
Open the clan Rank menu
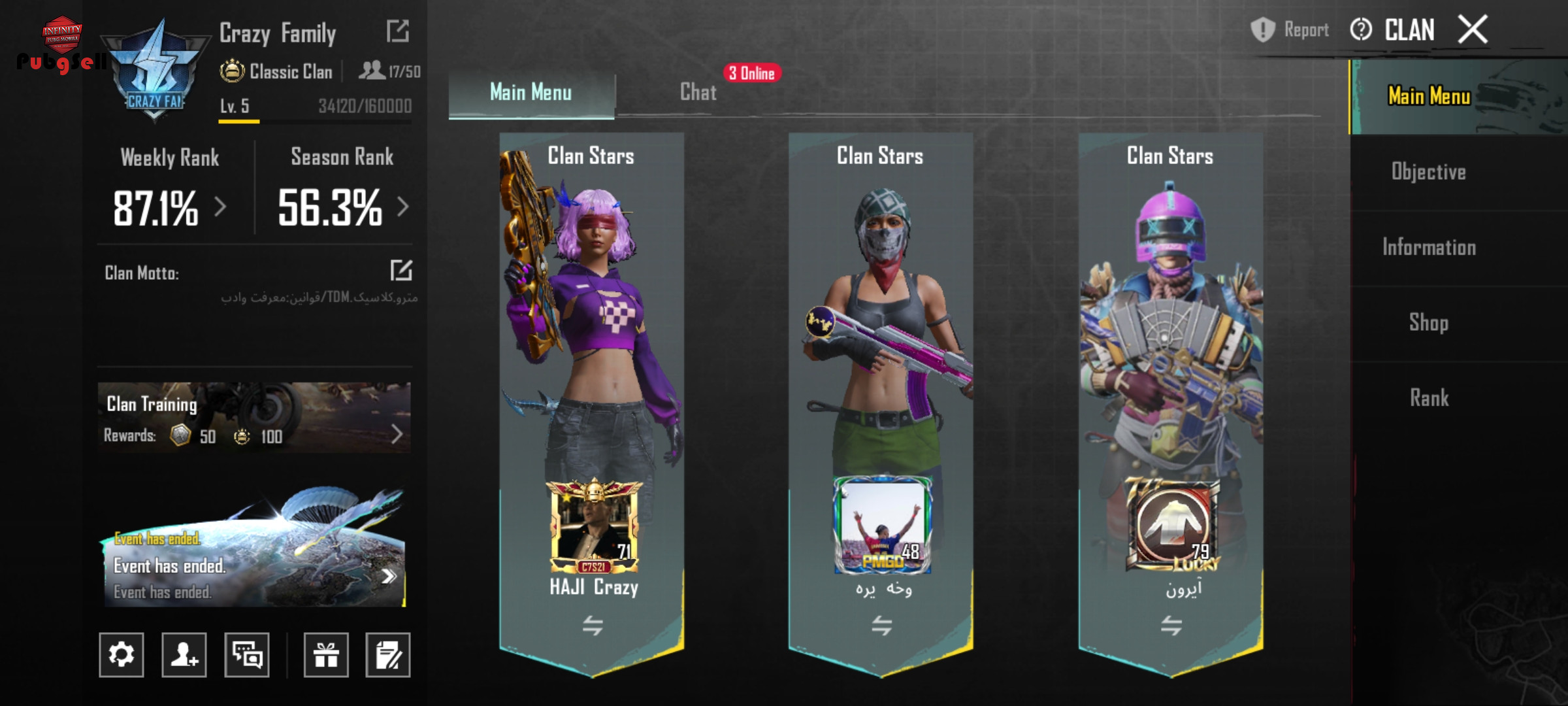(x=1428, y=397)
